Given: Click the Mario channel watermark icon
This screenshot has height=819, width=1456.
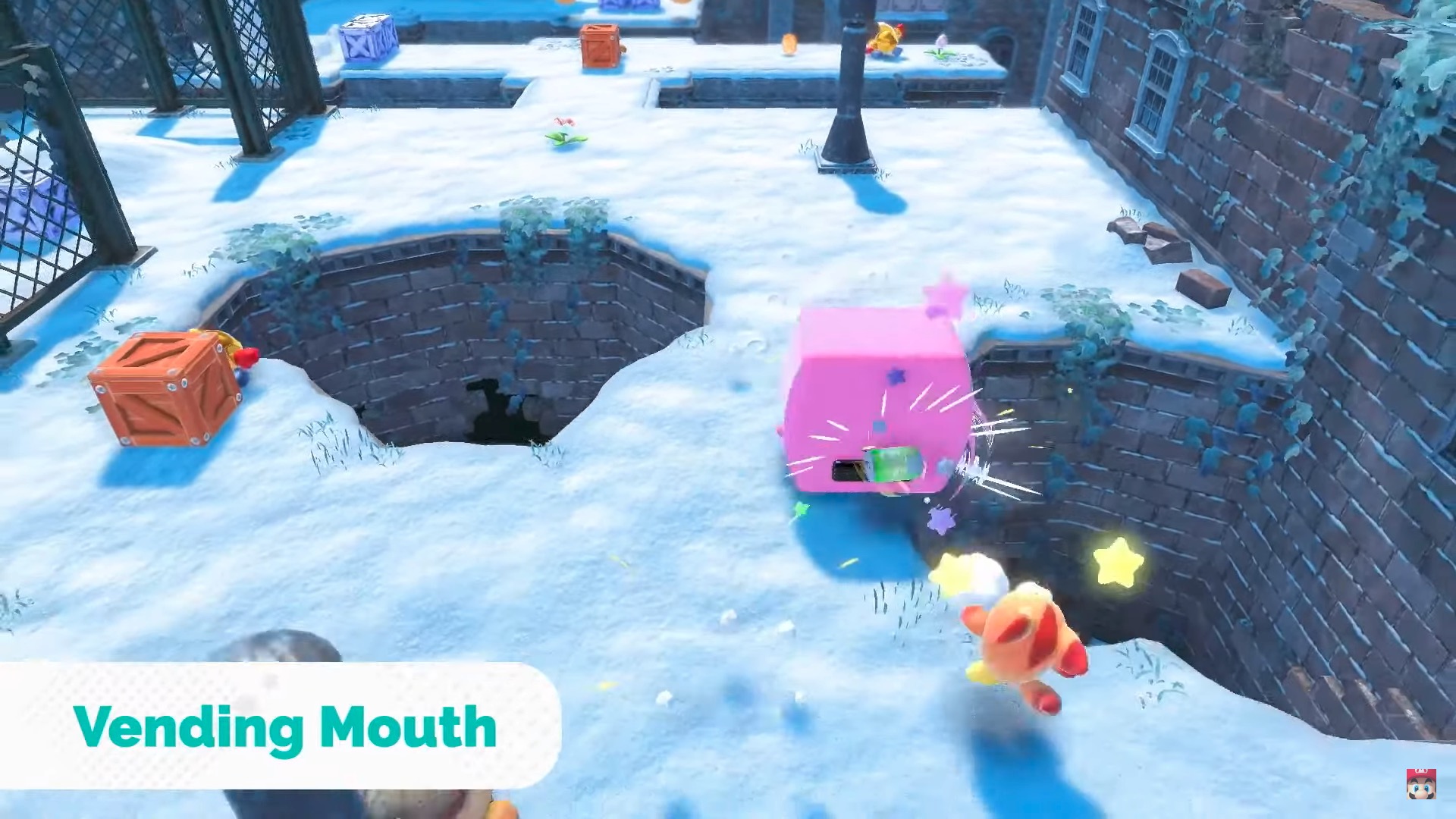Looking at the screenshot, I should tap(1420, 784).
